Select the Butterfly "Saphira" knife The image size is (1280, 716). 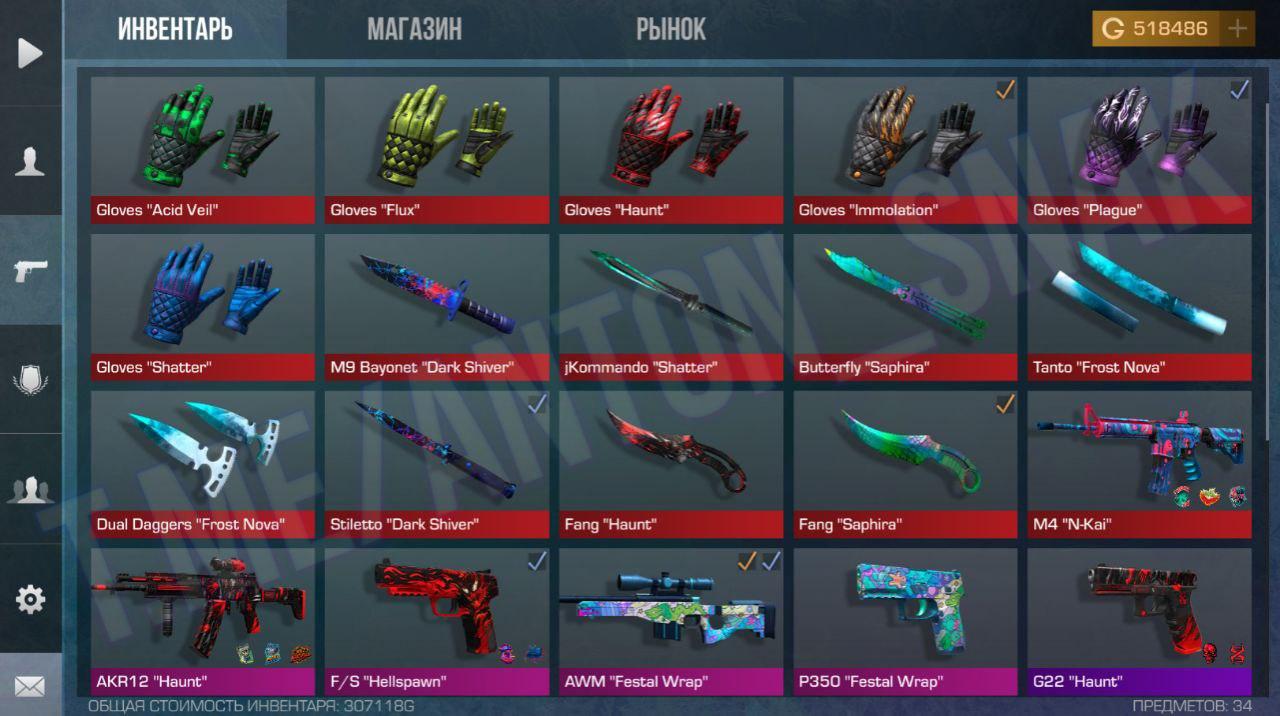[x=905, y=307]
